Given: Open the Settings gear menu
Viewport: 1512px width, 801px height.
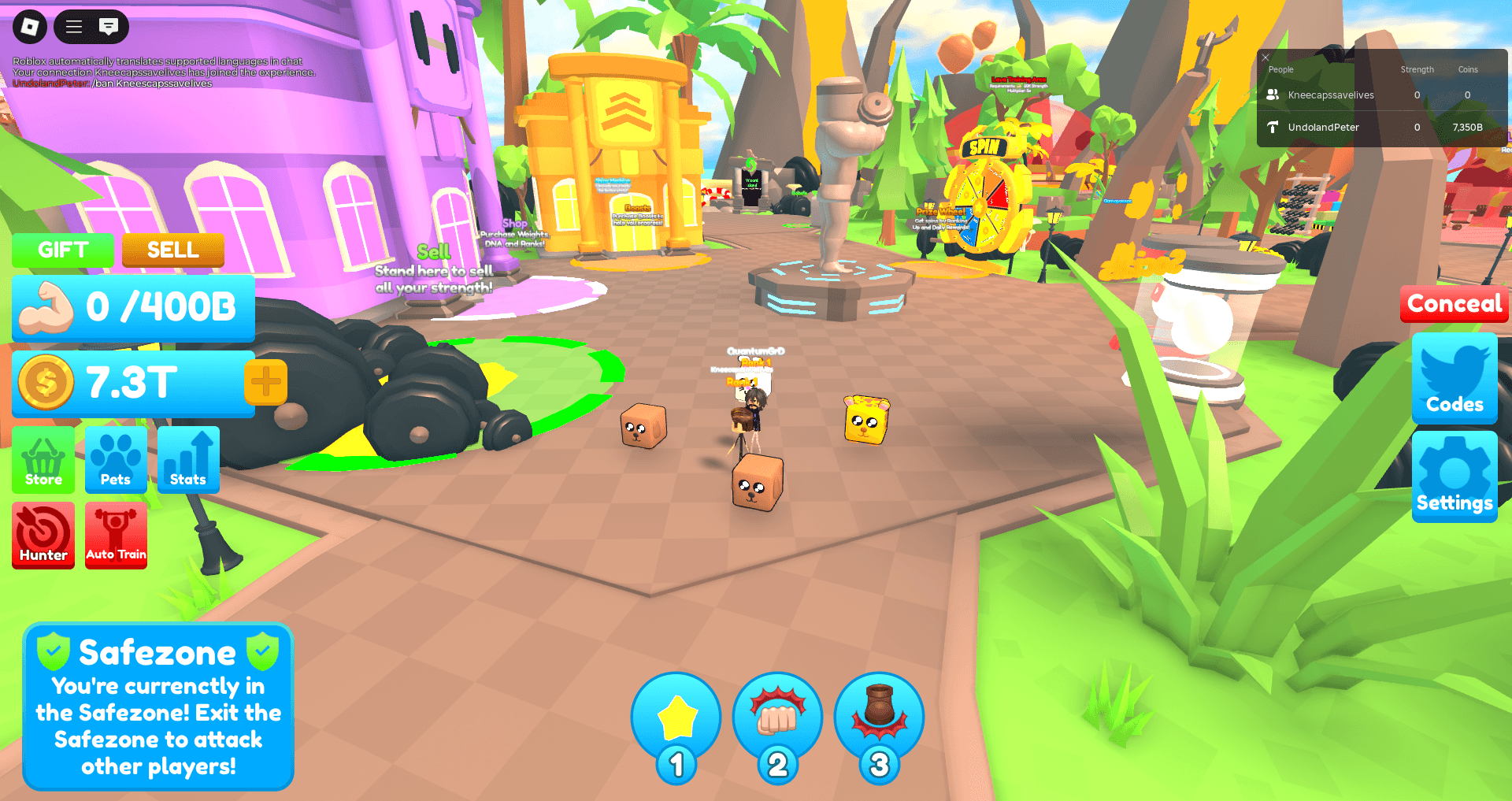Looking at the screenshot, I should [1455, 476].
